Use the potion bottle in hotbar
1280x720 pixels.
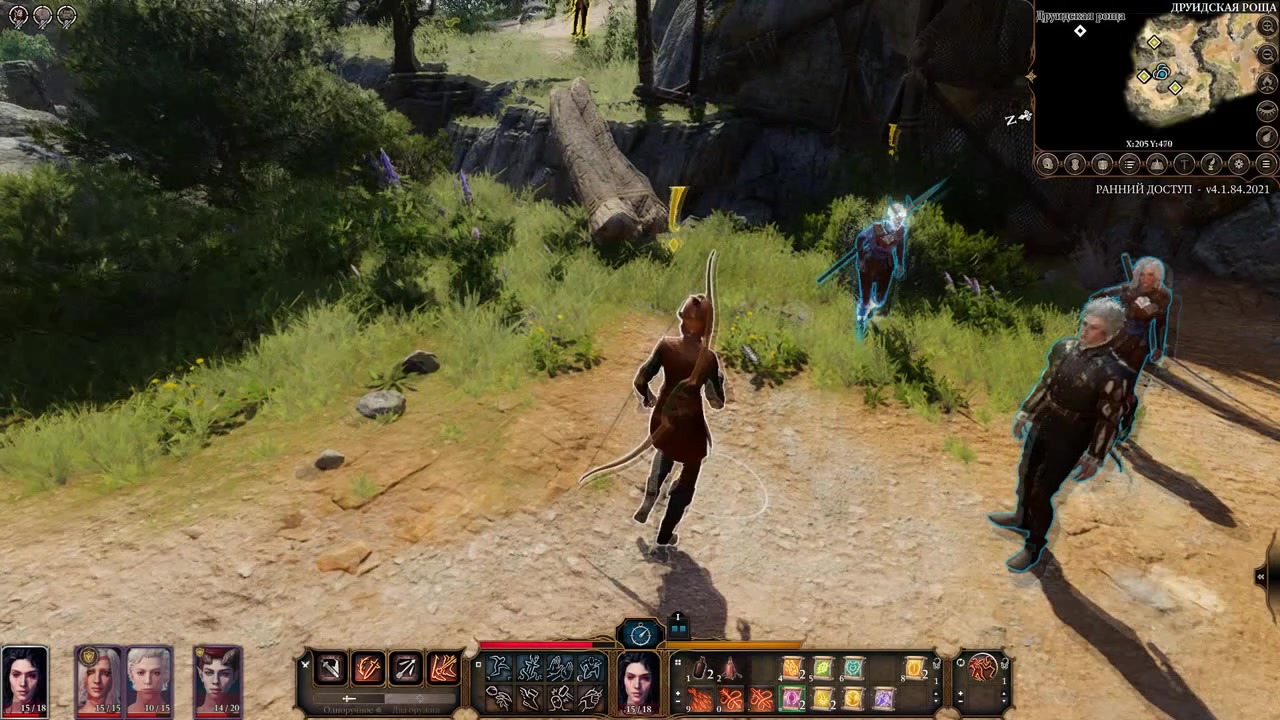pos(701,668)
